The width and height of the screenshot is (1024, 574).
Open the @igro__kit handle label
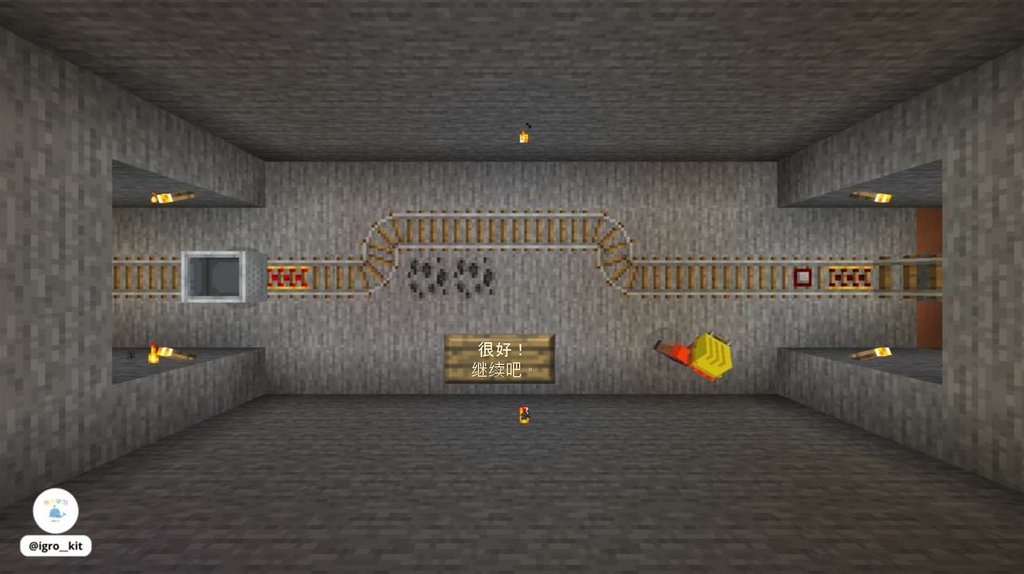55,547
